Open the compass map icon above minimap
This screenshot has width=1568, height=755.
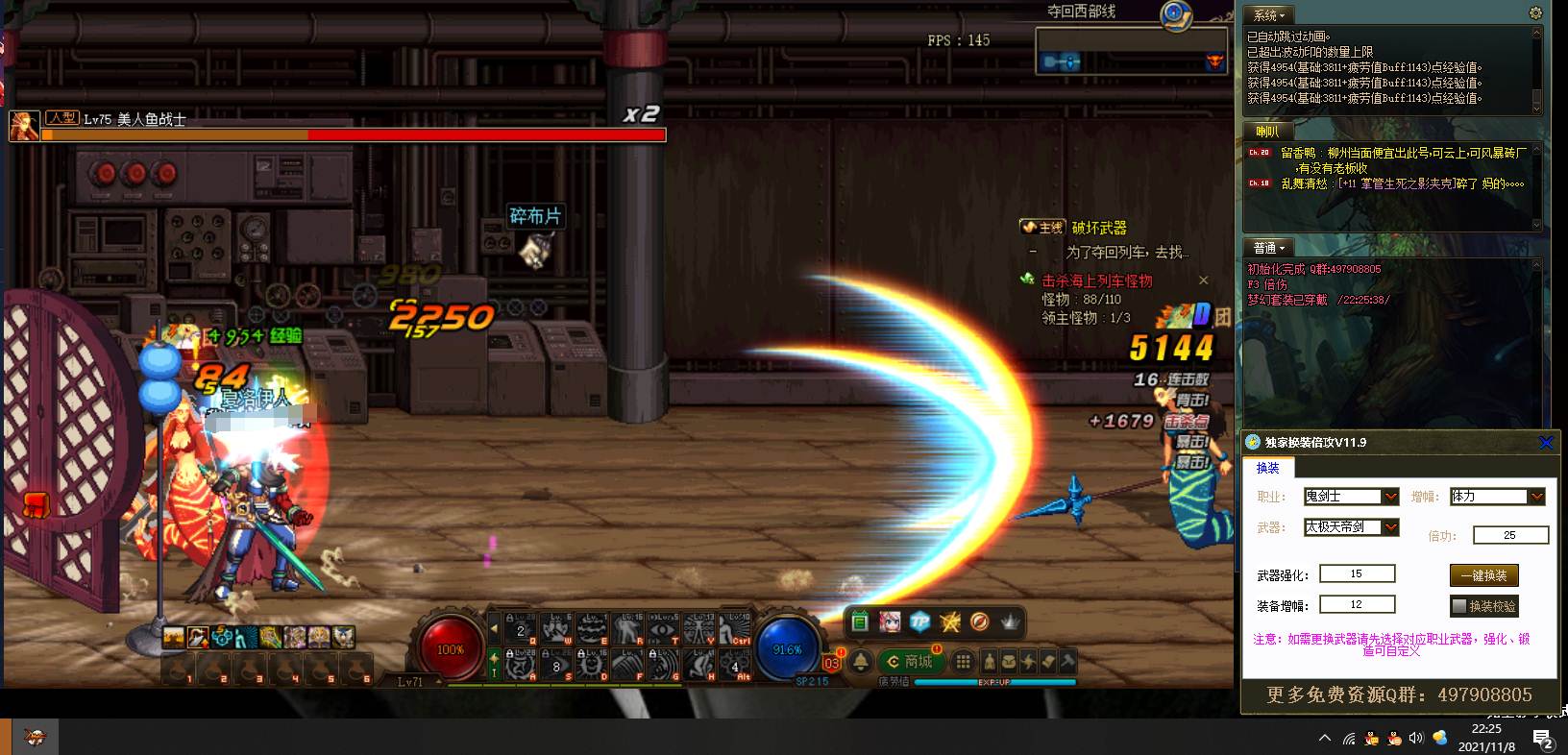pyautogui.click(x=1174, y=13)
